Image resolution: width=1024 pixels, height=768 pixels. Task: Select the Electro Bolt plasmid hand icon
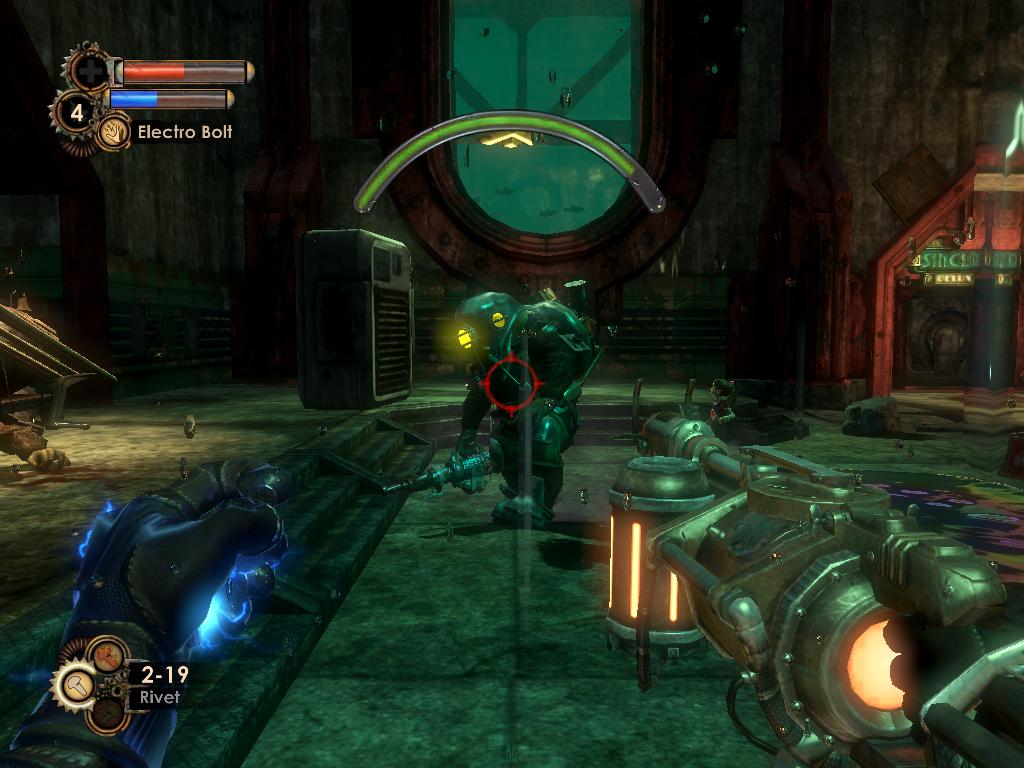(x=113, y=132)
